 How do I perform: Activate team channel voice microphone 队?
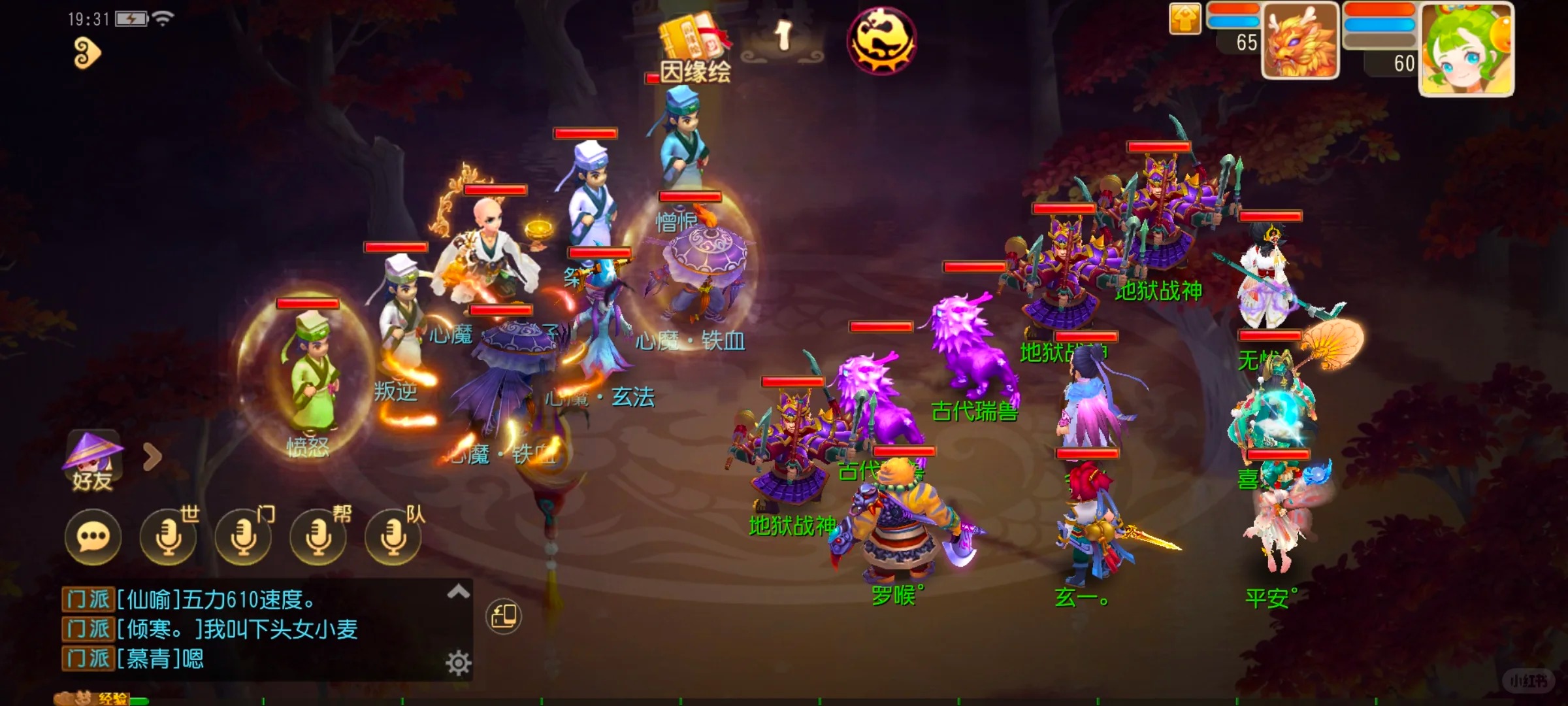pyautogui.click(x=394, y=537)
